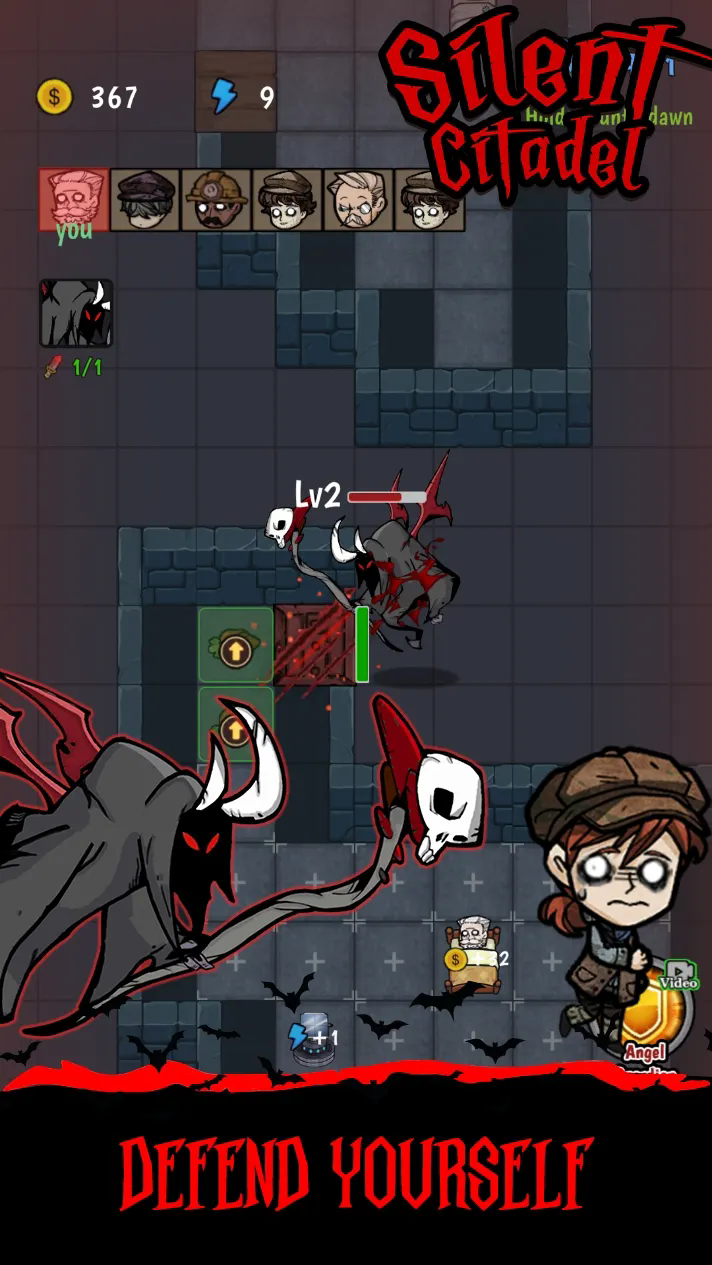Image resolution: width=712 pixels, height=1265 pixels.
Task: Tap the gold coin currency icon
Action: point(55,97)
